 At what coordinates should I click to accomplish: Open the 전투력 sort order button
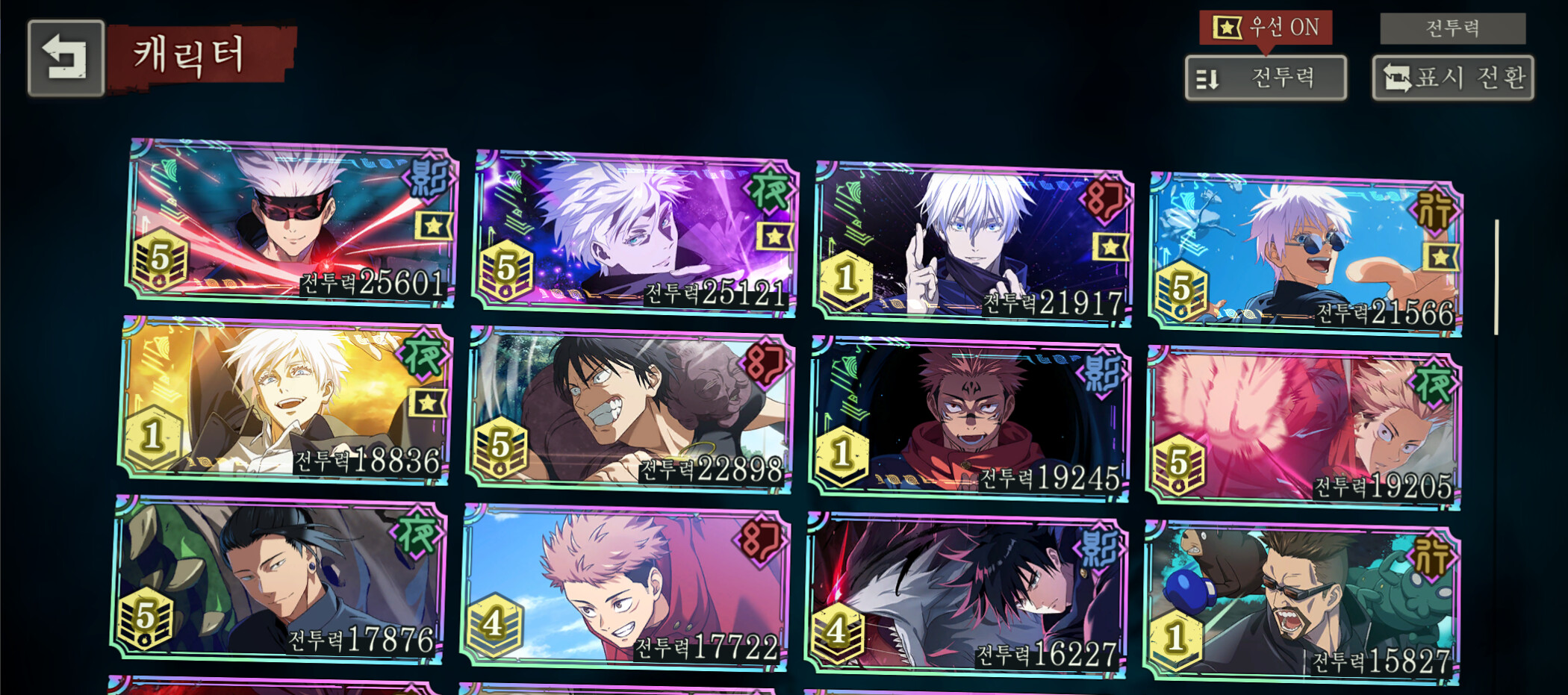pyautogui.click(x=1266, y=78)
